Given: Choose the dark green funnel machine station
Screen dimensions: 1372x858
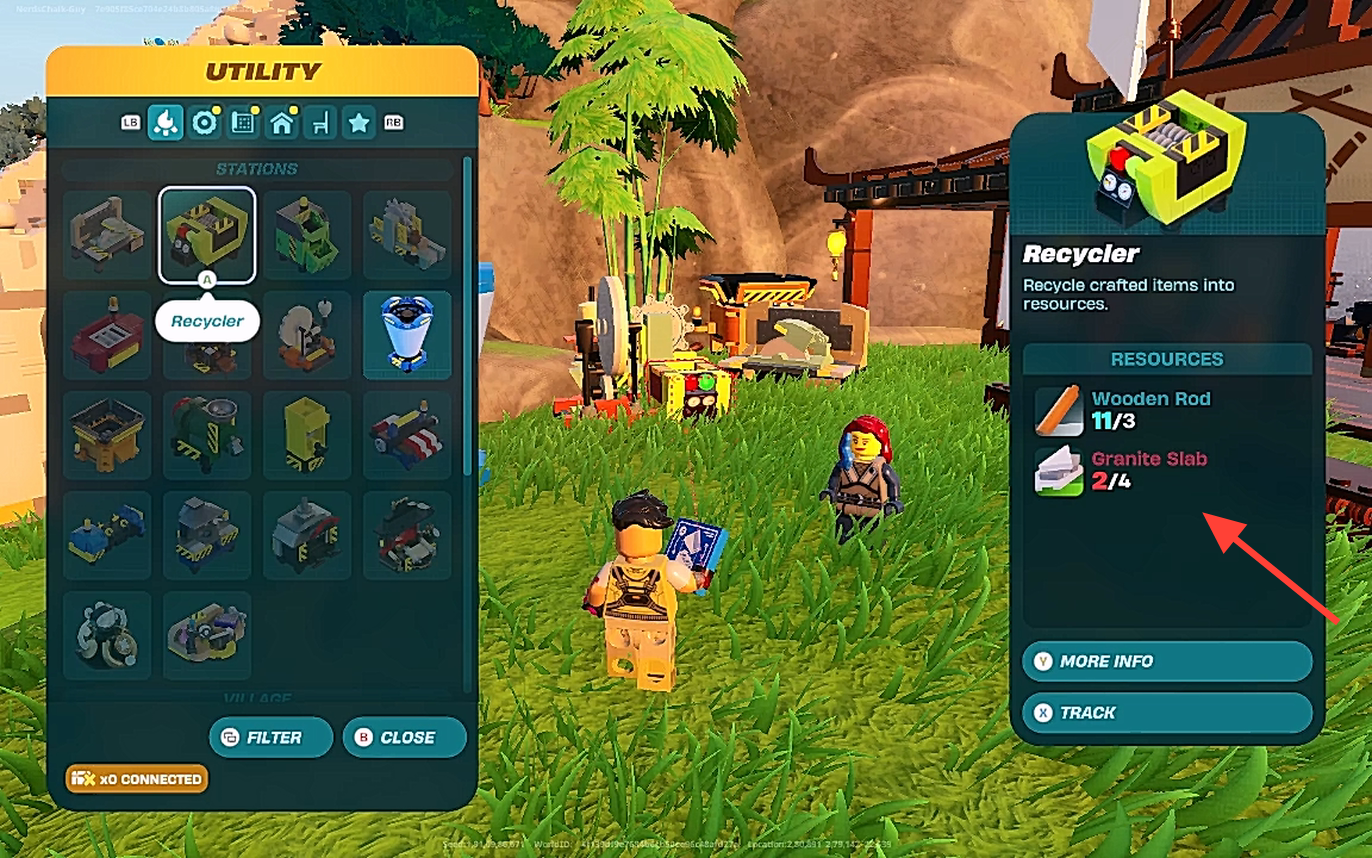Looking at the screenshot, I should pos(207,435).
